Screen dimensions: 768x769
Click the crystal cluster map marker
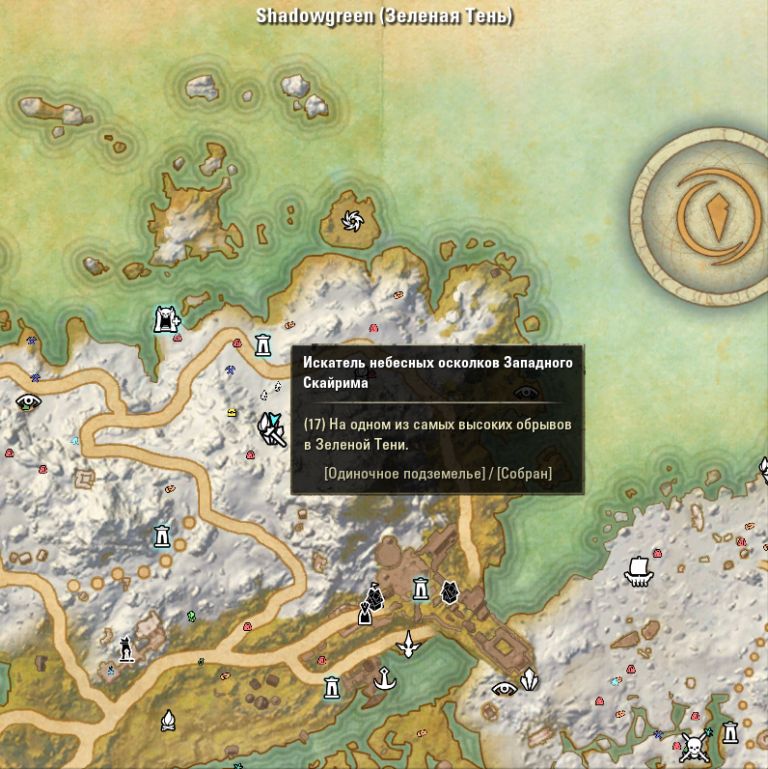[x=528, y=679]
